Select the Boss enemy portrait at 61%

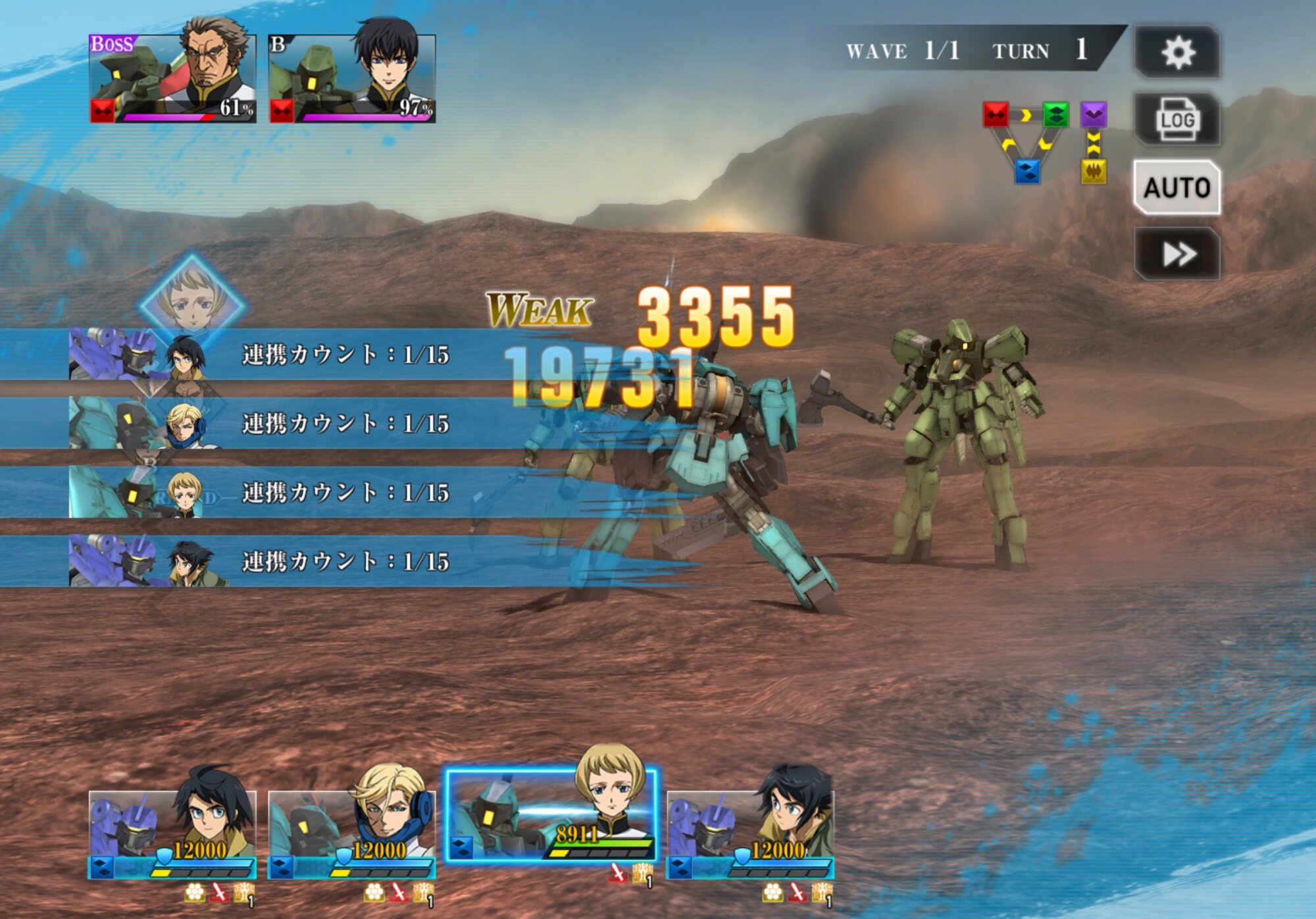173,79
